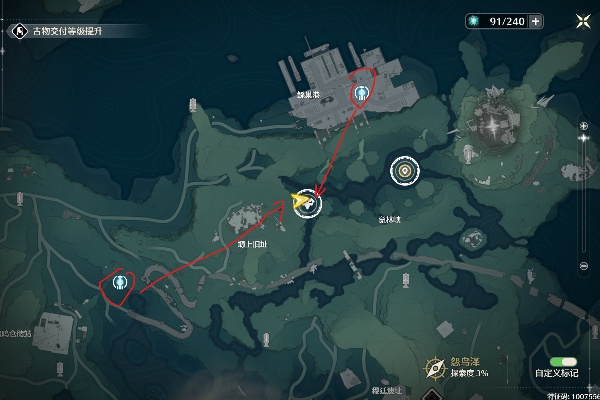
Task: Open the 怨鸟泽 exploration progress compass
Action: click(434, 366)
